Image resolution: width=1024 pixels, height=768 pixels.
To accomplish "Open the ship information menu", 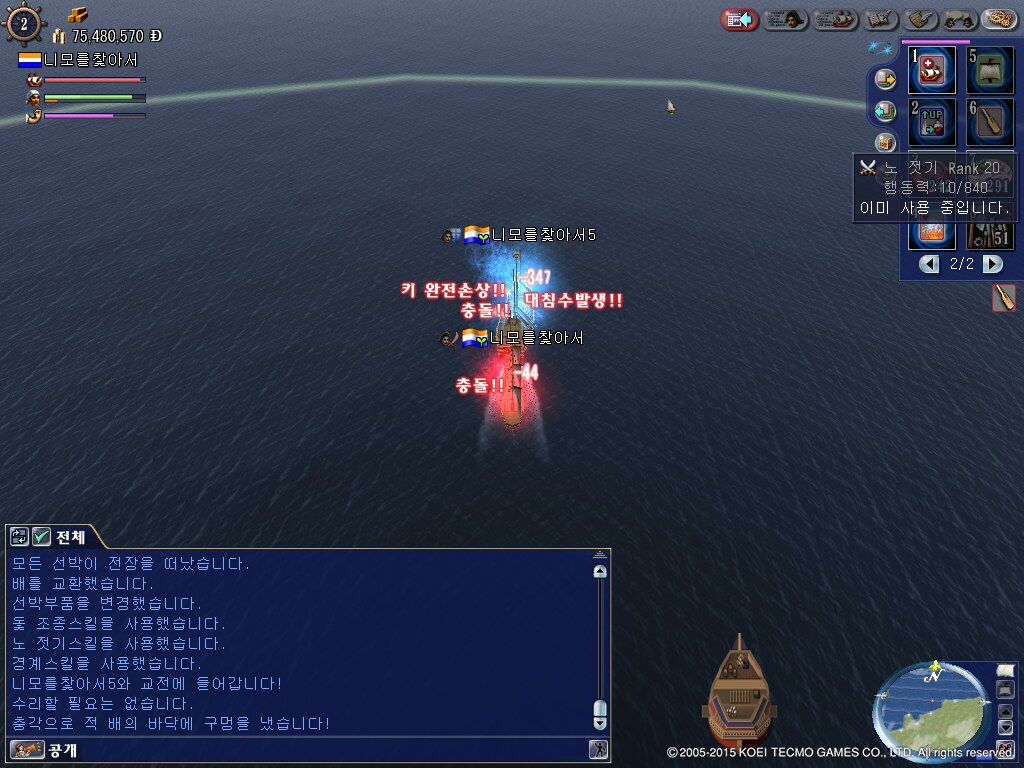I will point(835,19).
